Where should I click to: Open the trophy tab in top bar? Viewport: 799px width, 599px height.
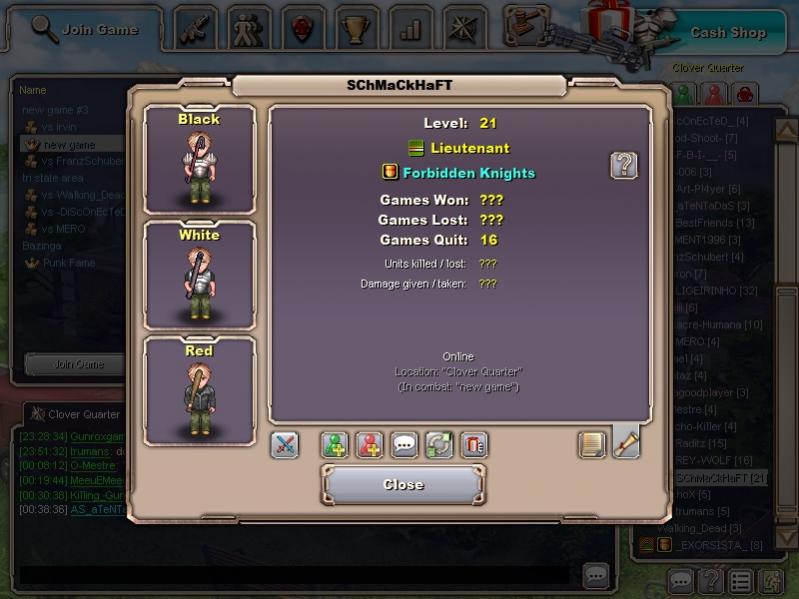pyautogui.click(x=355, y=29)
